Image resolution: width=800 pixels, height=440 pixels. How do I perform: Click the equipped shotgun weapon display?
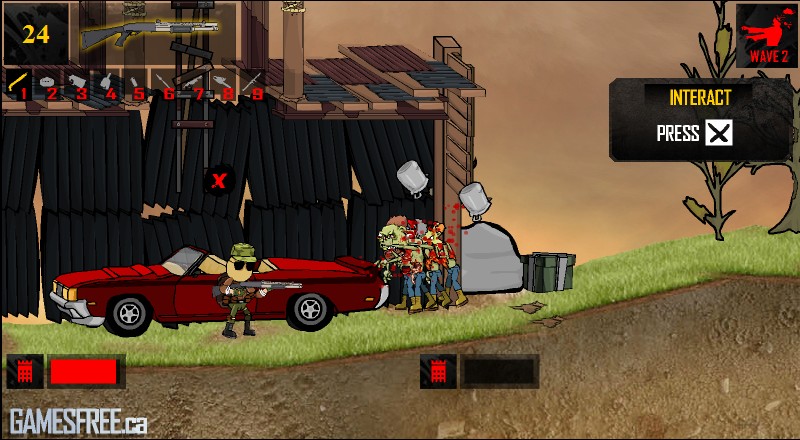click(x=150, y=32)
